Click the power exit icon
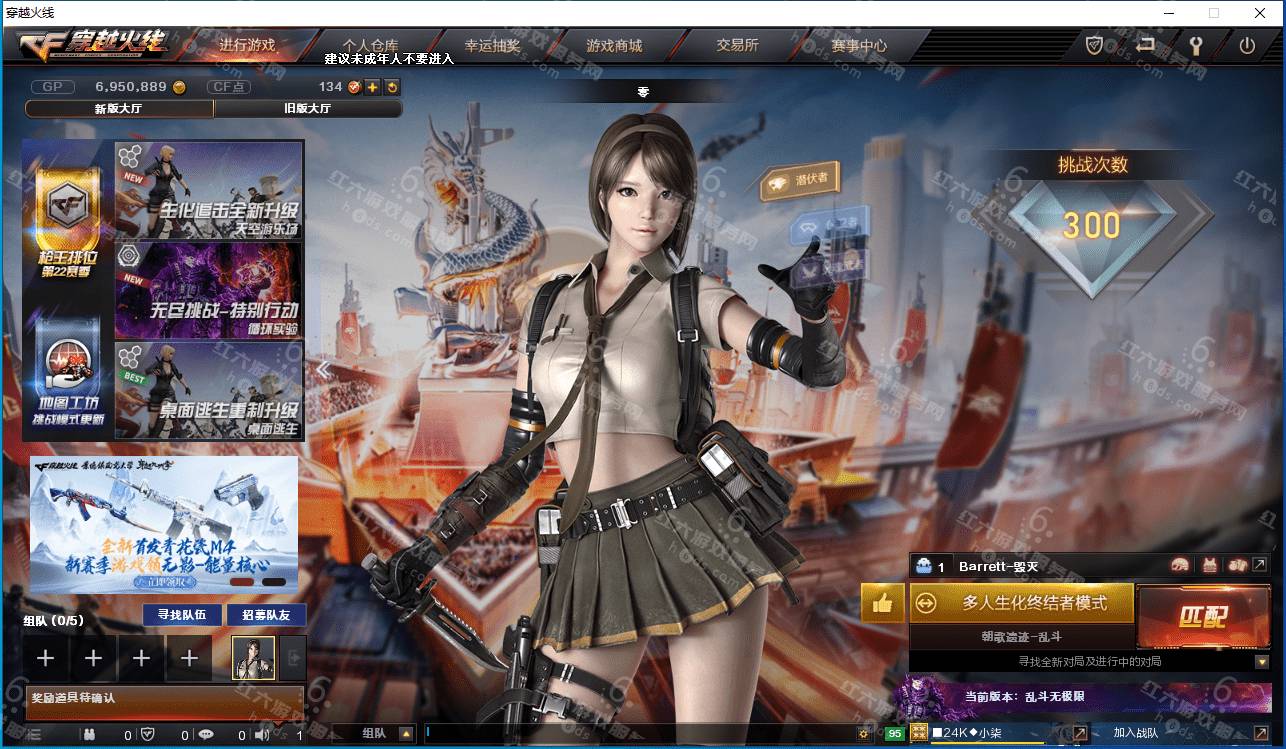Screen dimensions: 1286x749 pyautogui.click(x=1247, y=45)
